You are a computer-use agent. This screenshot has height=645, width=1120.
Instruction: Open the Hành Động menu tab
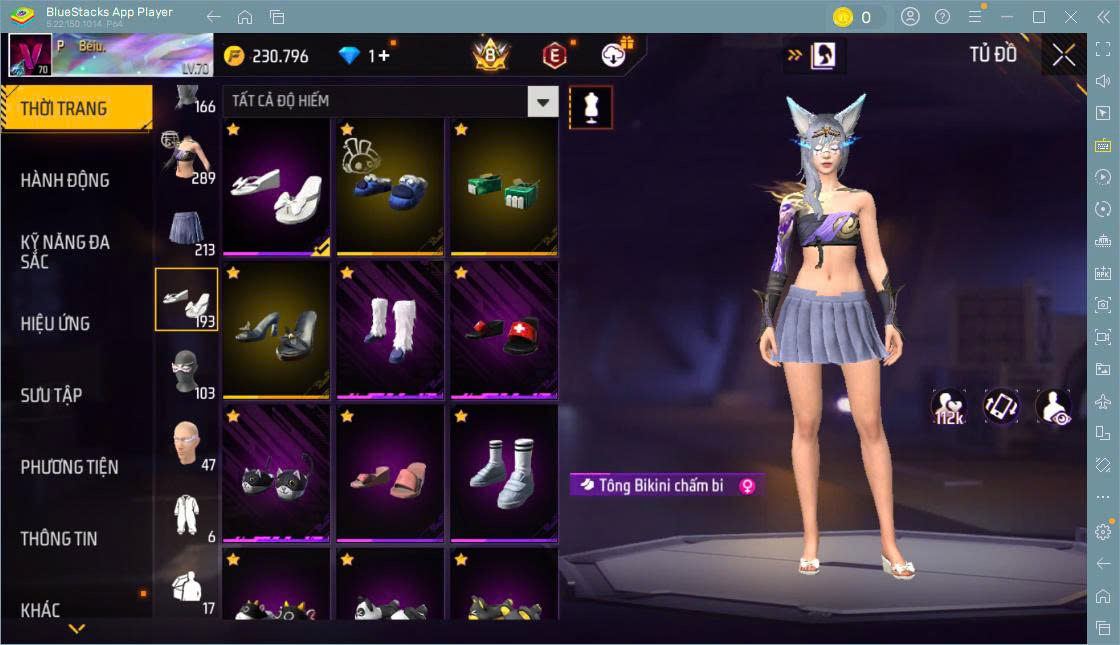[x=65, y=180]
